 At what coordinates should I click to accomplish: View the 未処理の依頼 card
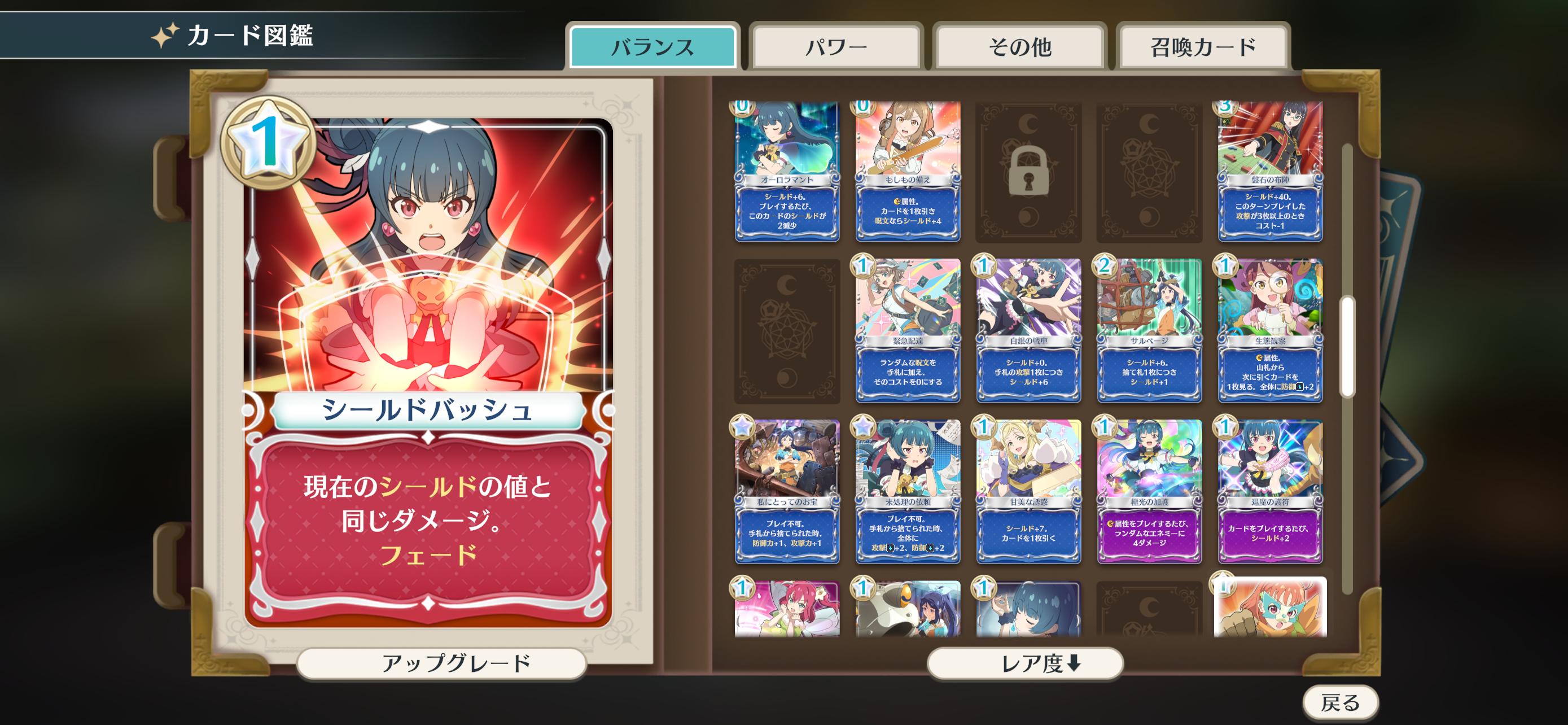908,491
